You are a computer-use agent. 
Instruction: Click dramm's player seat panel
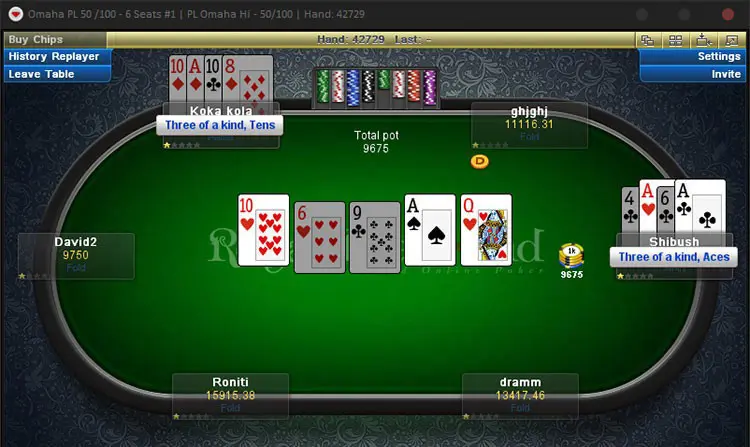pyautogui.click(x=520, y=396)
